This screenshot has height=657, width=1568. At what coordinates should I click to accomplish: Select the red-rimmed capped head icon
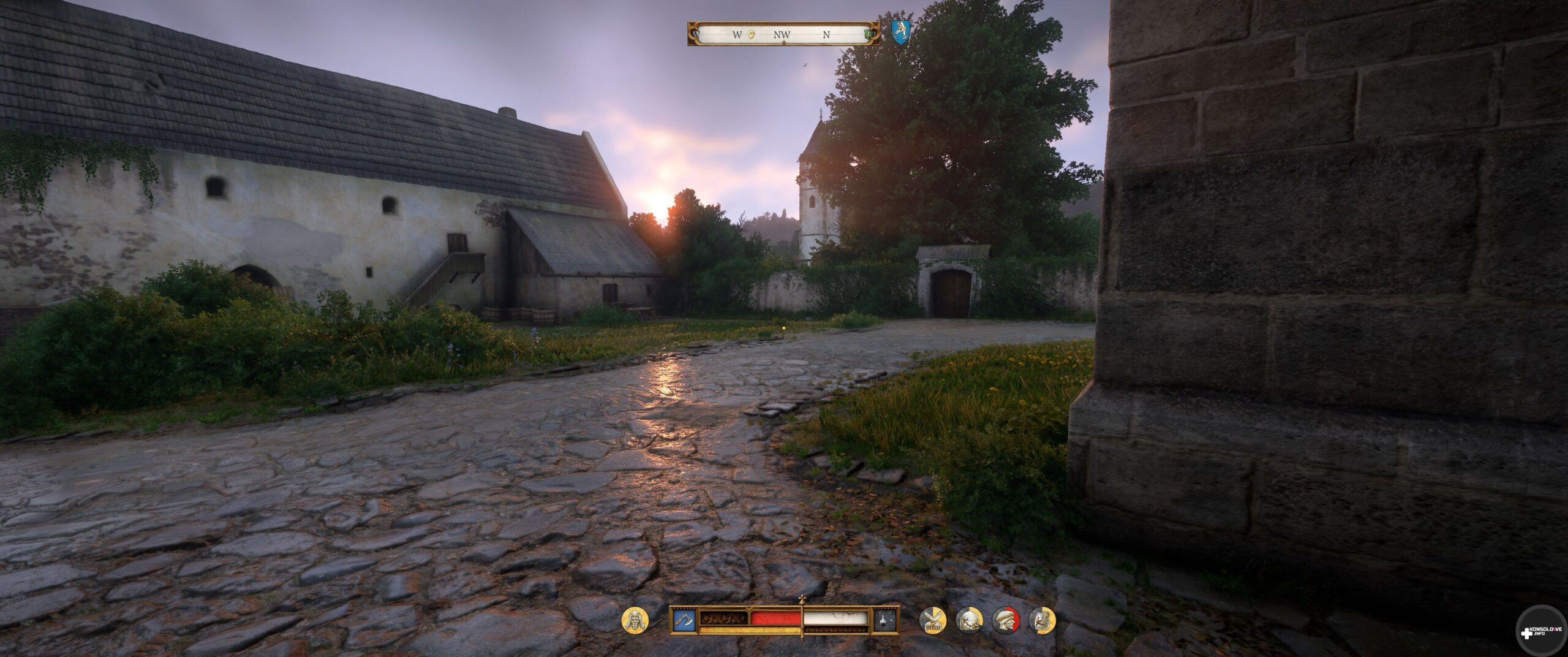click(1006, 620)
